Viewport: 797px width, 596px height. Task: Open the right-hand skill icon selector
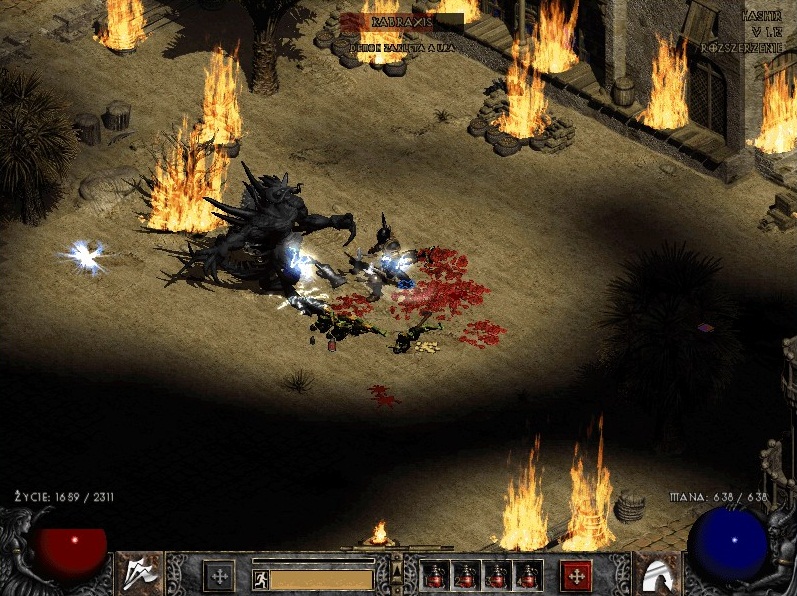[657, 573]
